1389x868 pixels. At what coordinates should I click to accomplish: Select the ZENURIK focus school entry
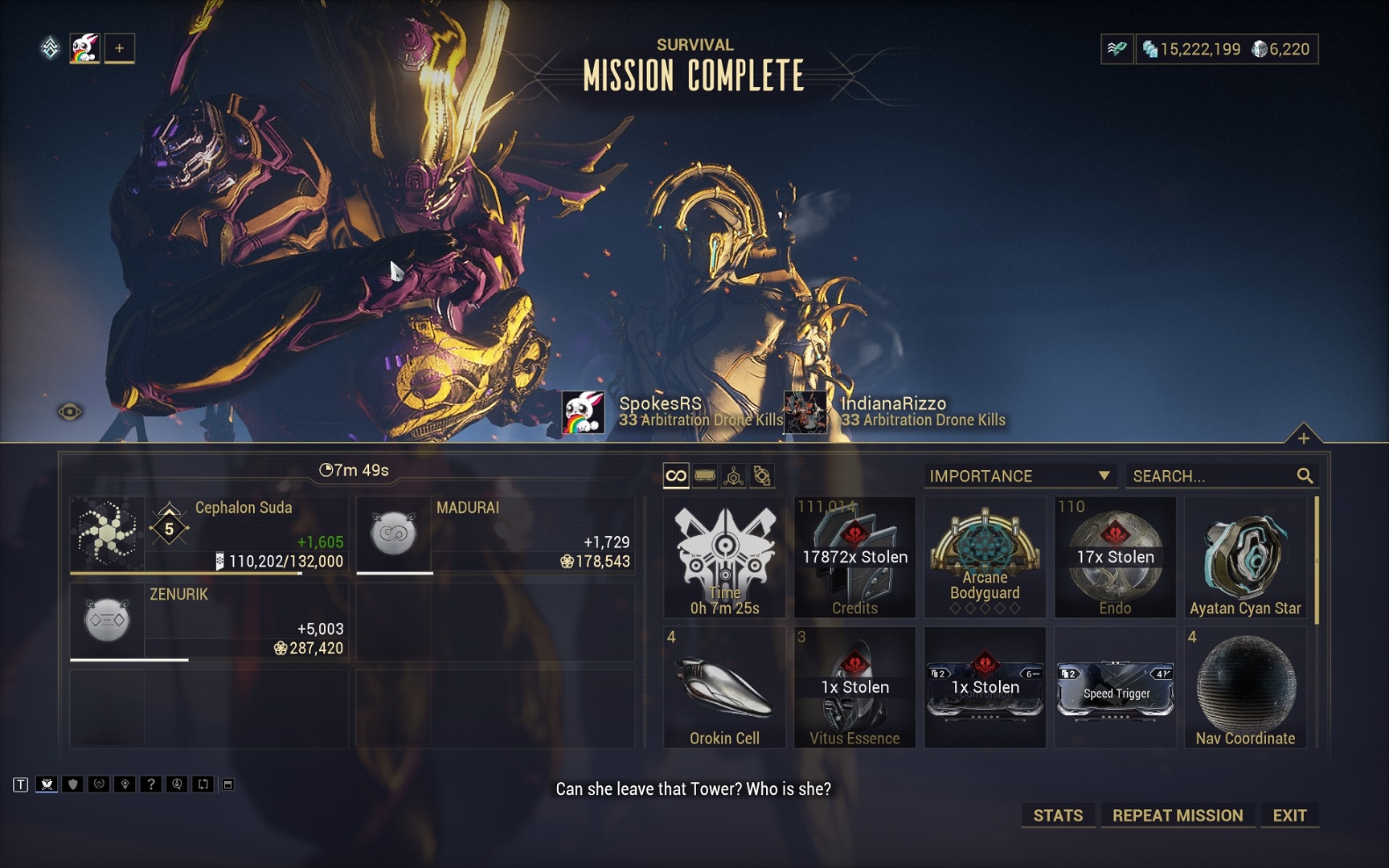click(x=209, y=621)
